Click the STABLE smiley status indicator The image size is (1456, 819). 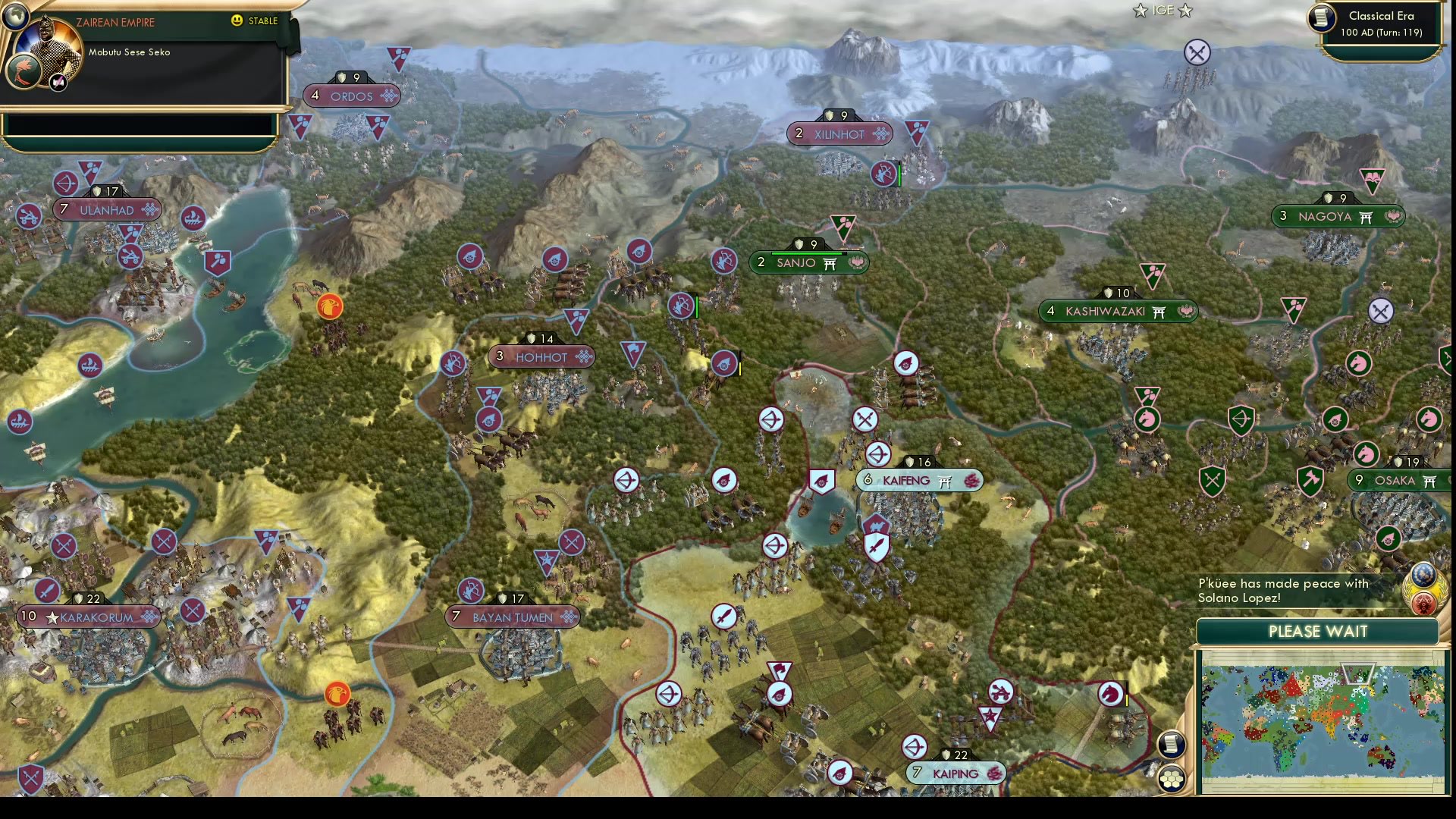point(238,21)
